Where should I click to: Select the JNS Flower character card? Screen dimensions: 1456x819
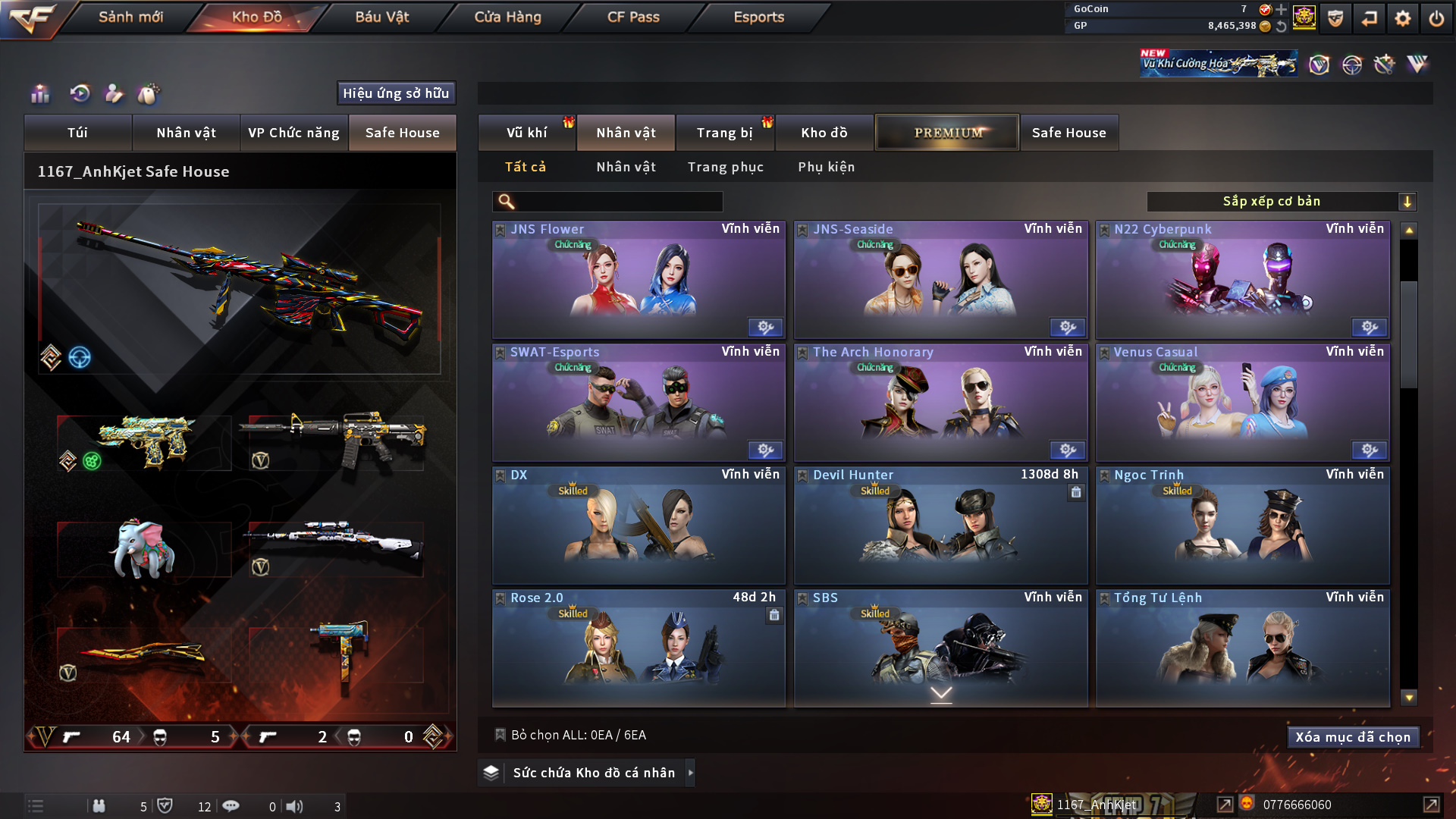639,280
